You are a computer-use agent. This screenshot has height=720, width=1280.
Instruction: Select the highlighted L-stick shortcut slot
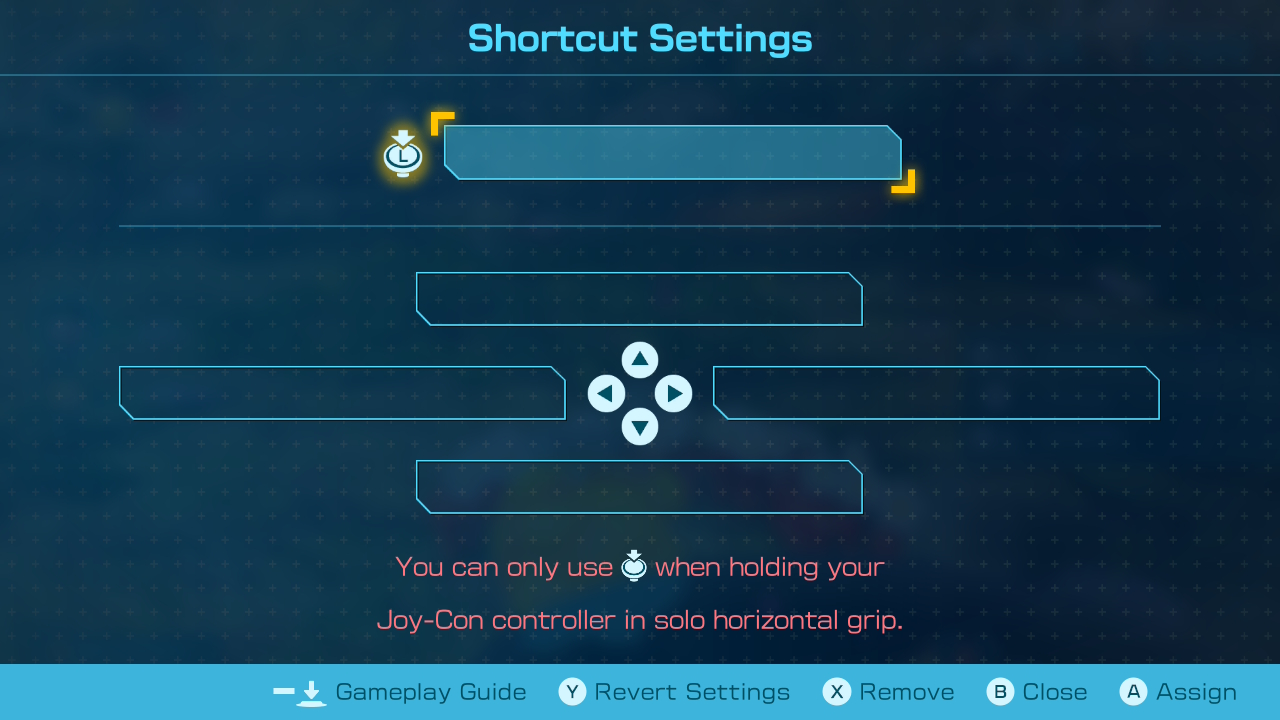[672, 153]
